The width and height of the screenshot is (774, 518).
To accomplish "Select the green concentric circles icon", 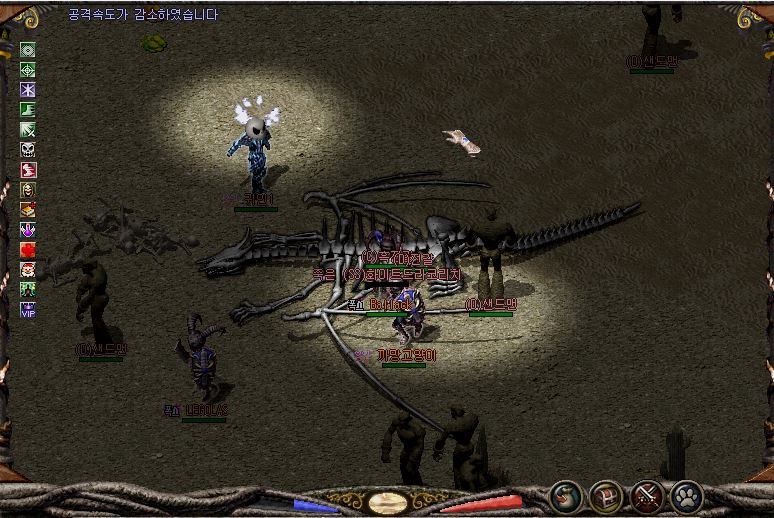I will (x=28, y=49).
